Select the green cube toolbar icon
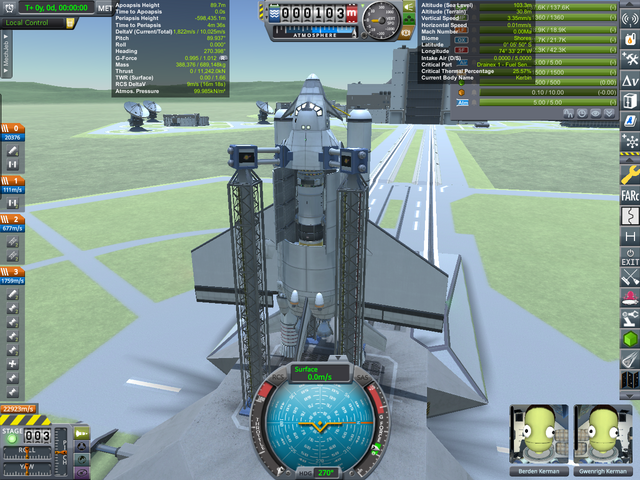640x480 pixels. pyautogui.click(x=630, y=339)
